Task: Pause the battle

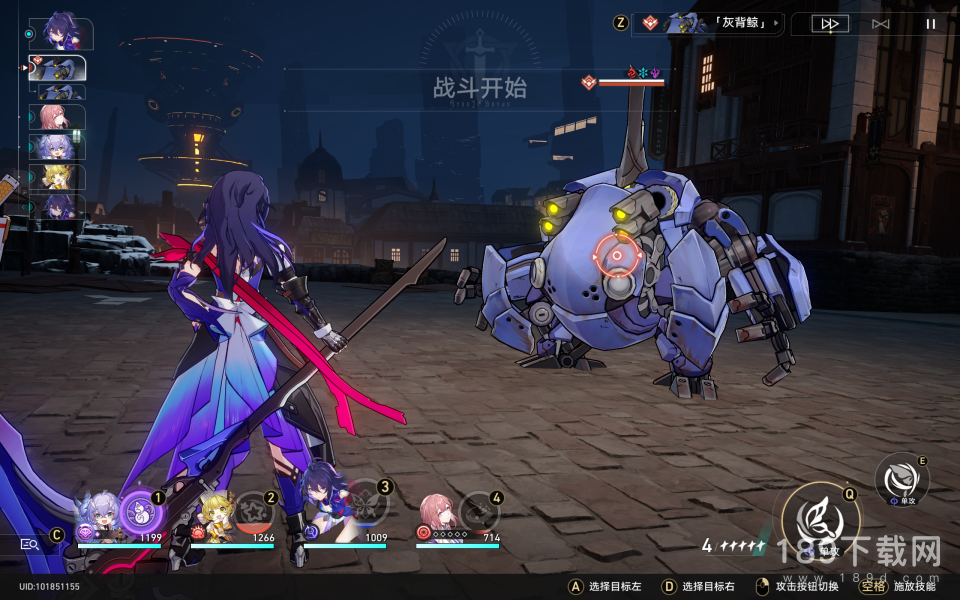Action: (931, 23)
